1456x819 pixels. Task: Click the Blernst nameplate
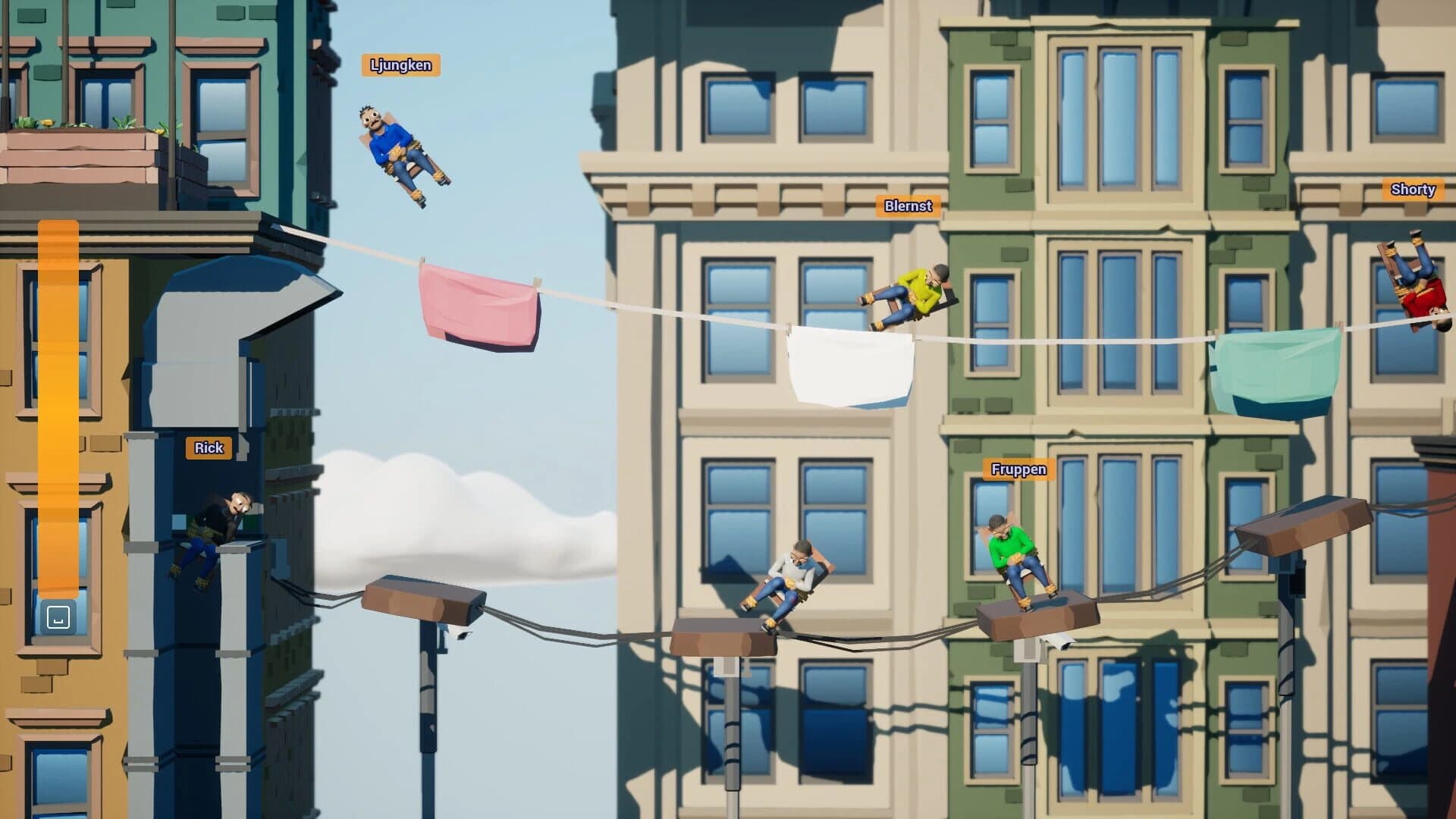[909, 206]
